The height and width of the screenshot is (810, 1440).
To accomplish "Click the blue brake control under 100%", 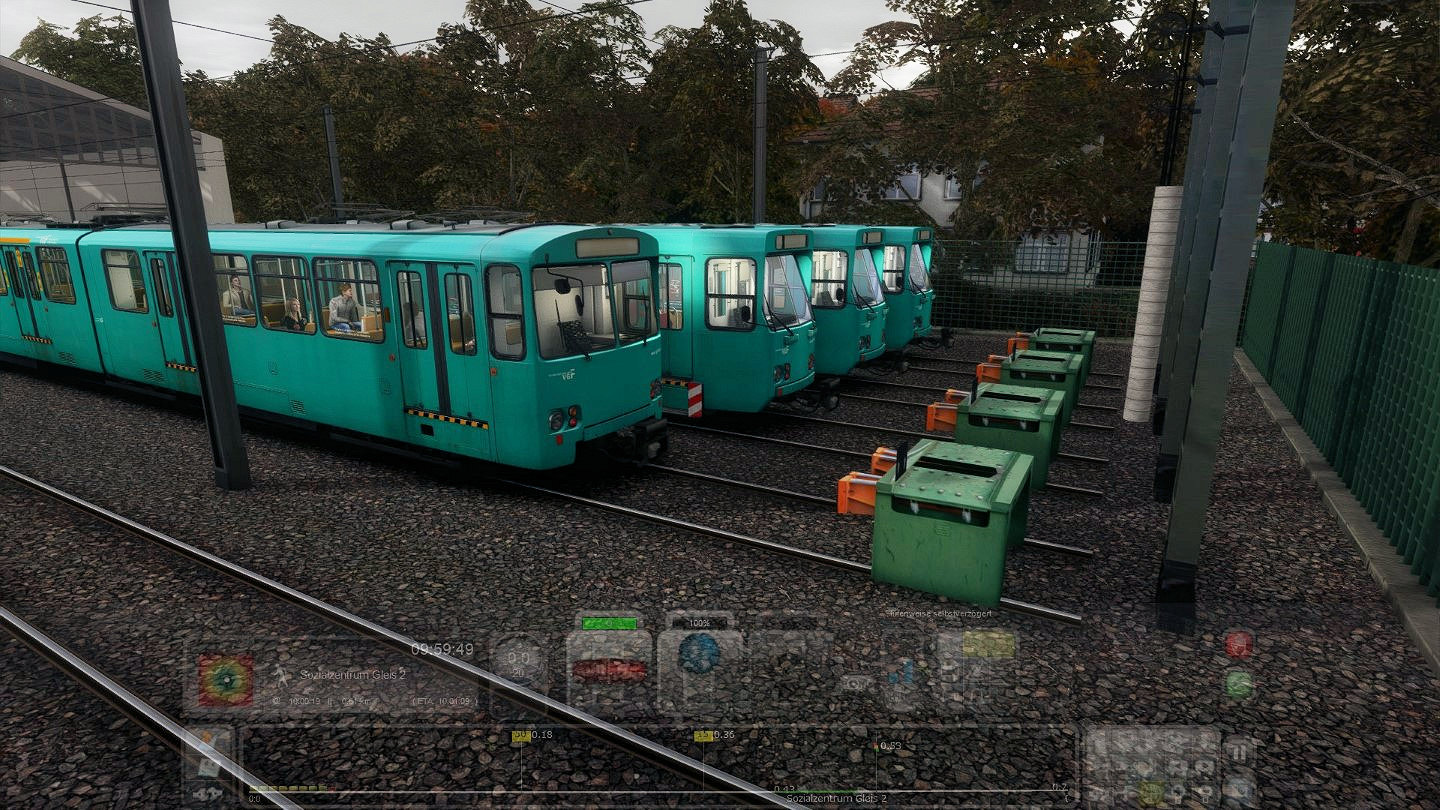I will point(699,654).
